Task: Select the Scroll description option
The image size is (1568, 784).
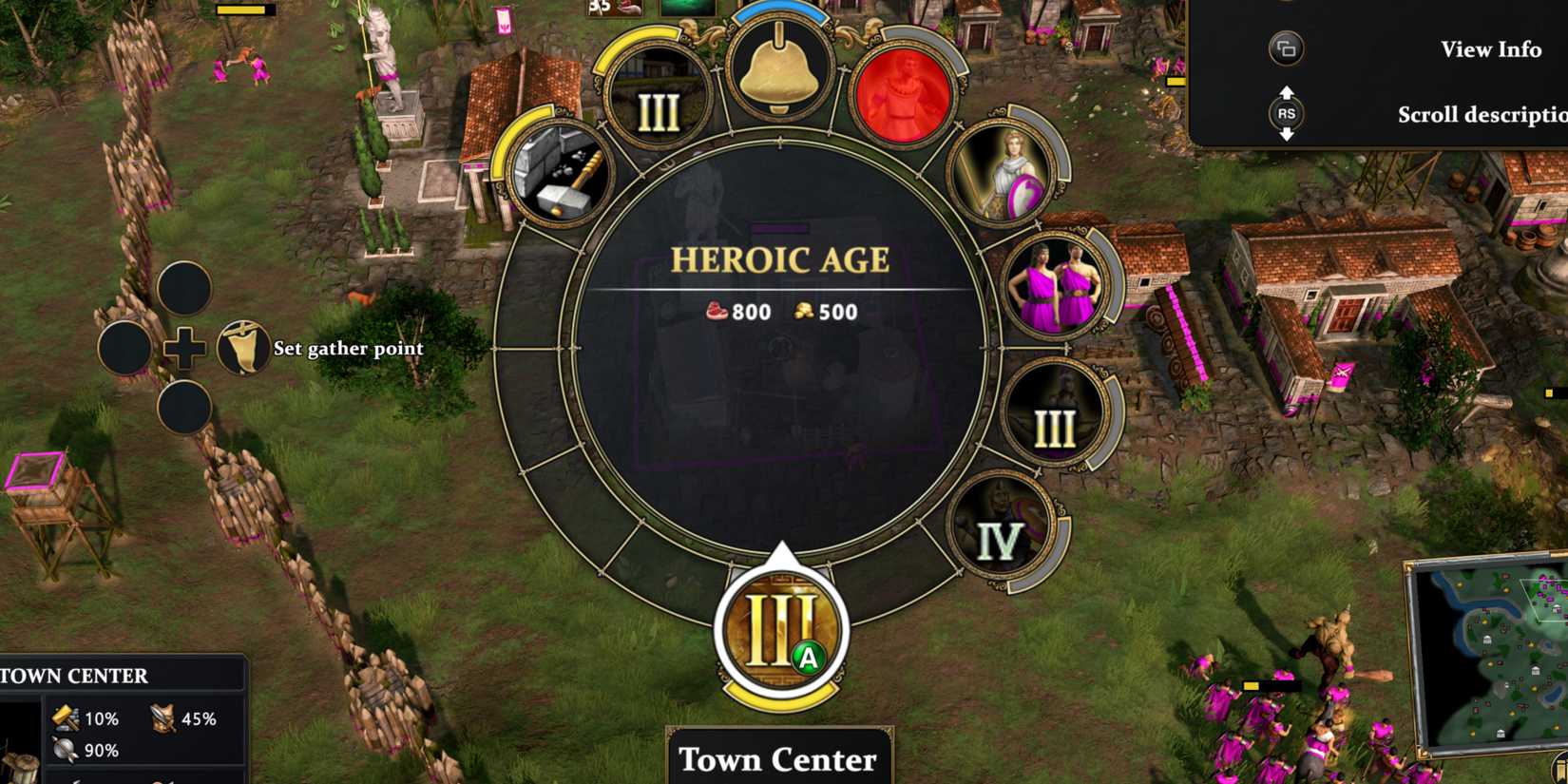Action: coord(1482,114)
